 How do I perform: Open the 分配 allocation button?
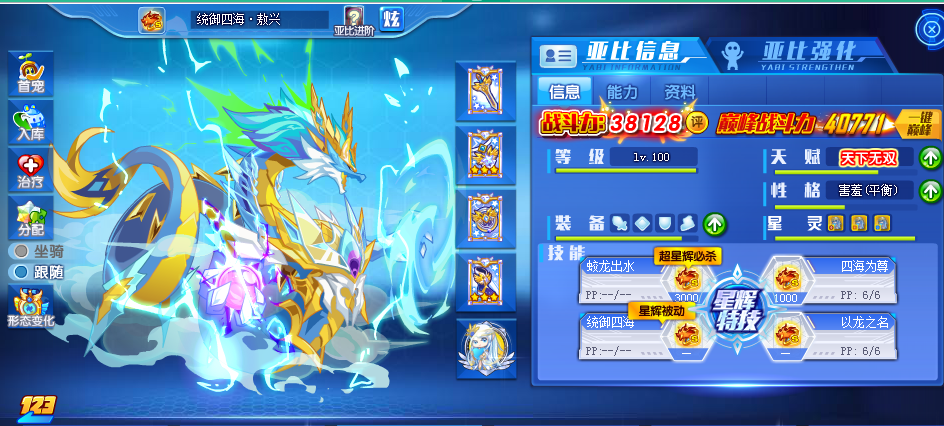click(30, 216)
